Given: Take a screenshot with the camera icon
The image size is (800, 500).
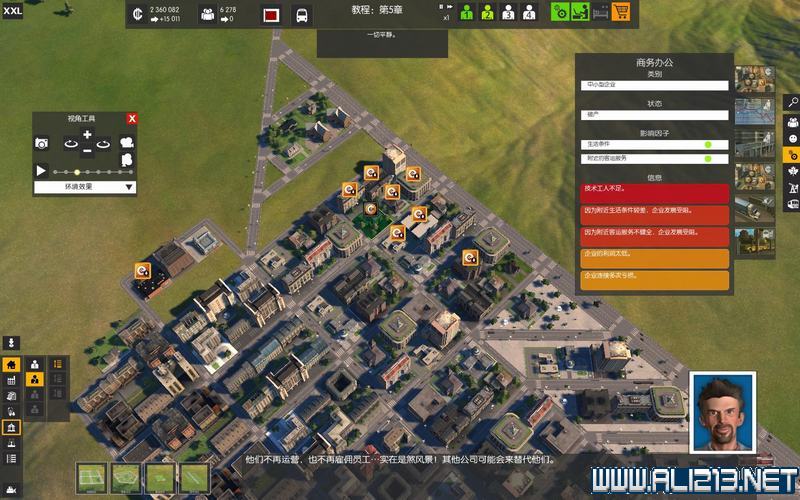Looking at the screenshot, I should (42, 144).
